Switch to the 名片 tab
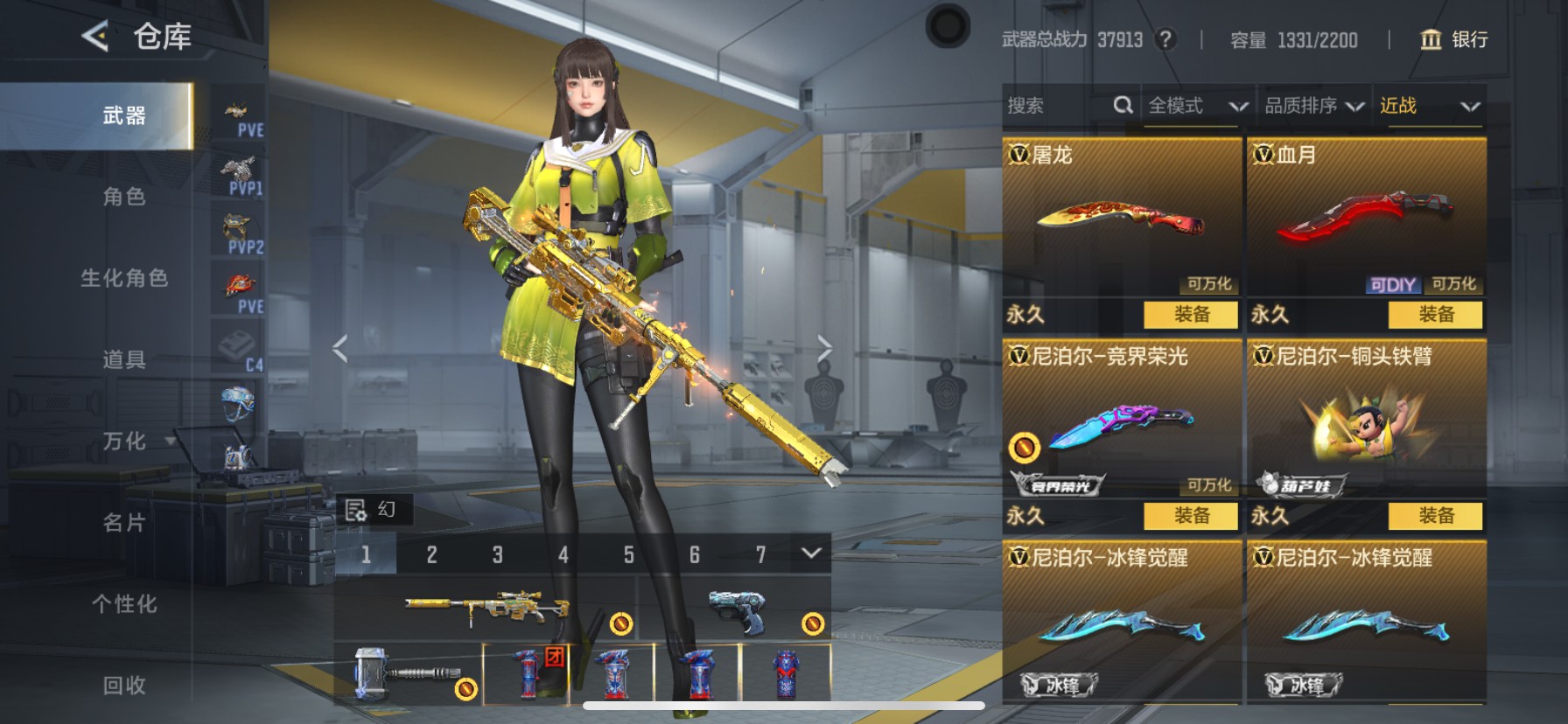The image size is (1568, 724). [124, 523]
